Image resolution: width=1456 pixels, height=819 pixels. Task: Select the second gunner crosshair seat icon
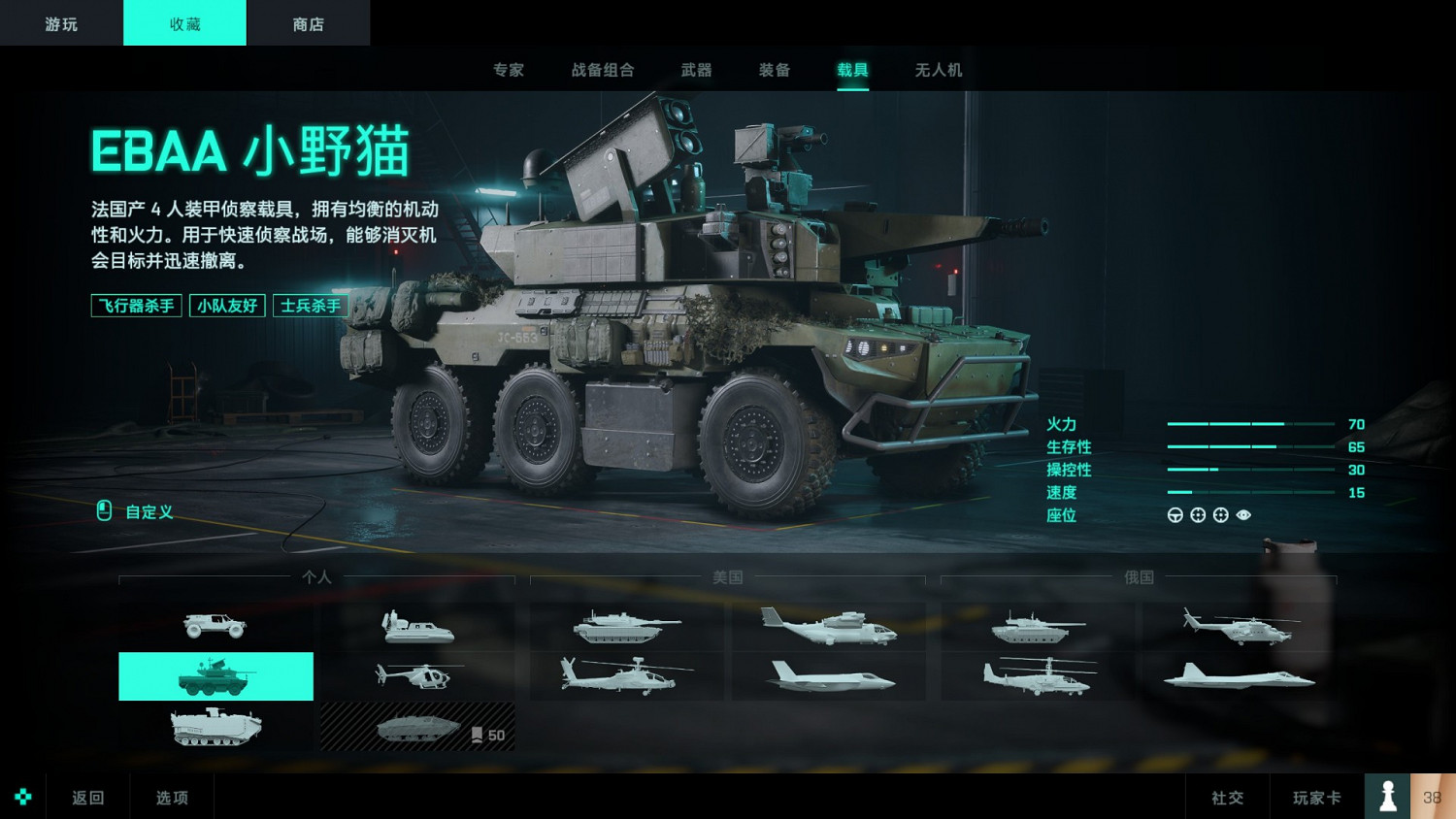pyautogui.click(x=1220, y=515)
